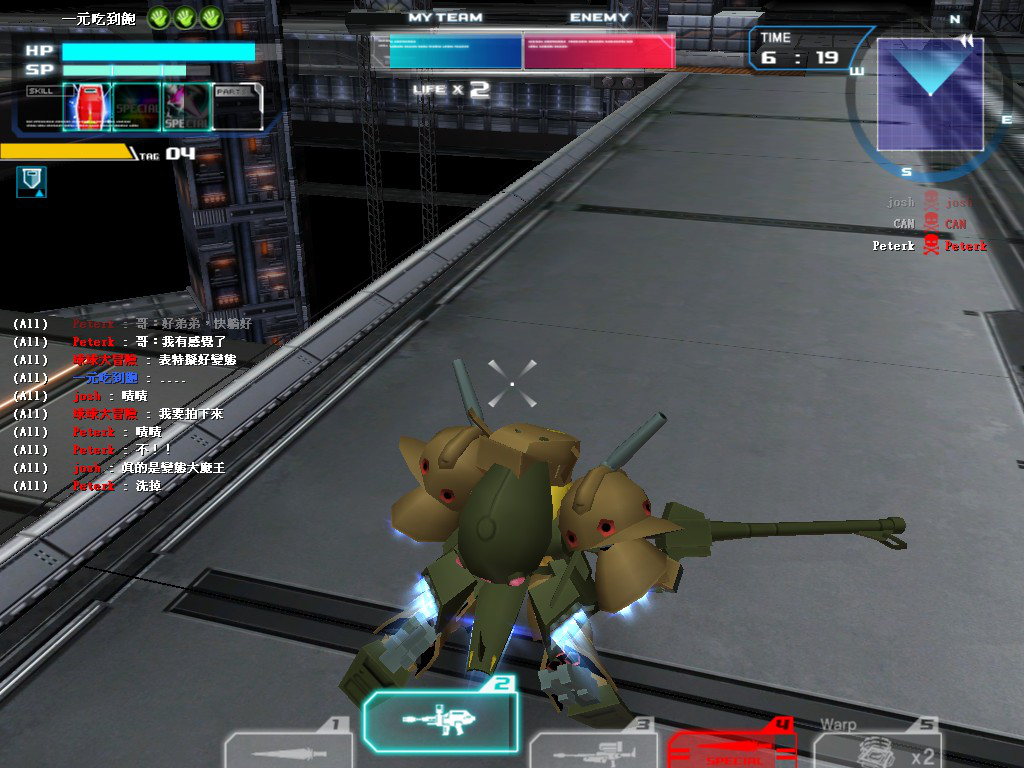
Task: Open the Parts slot in the skill panel
Action: [x=237, y=107]
